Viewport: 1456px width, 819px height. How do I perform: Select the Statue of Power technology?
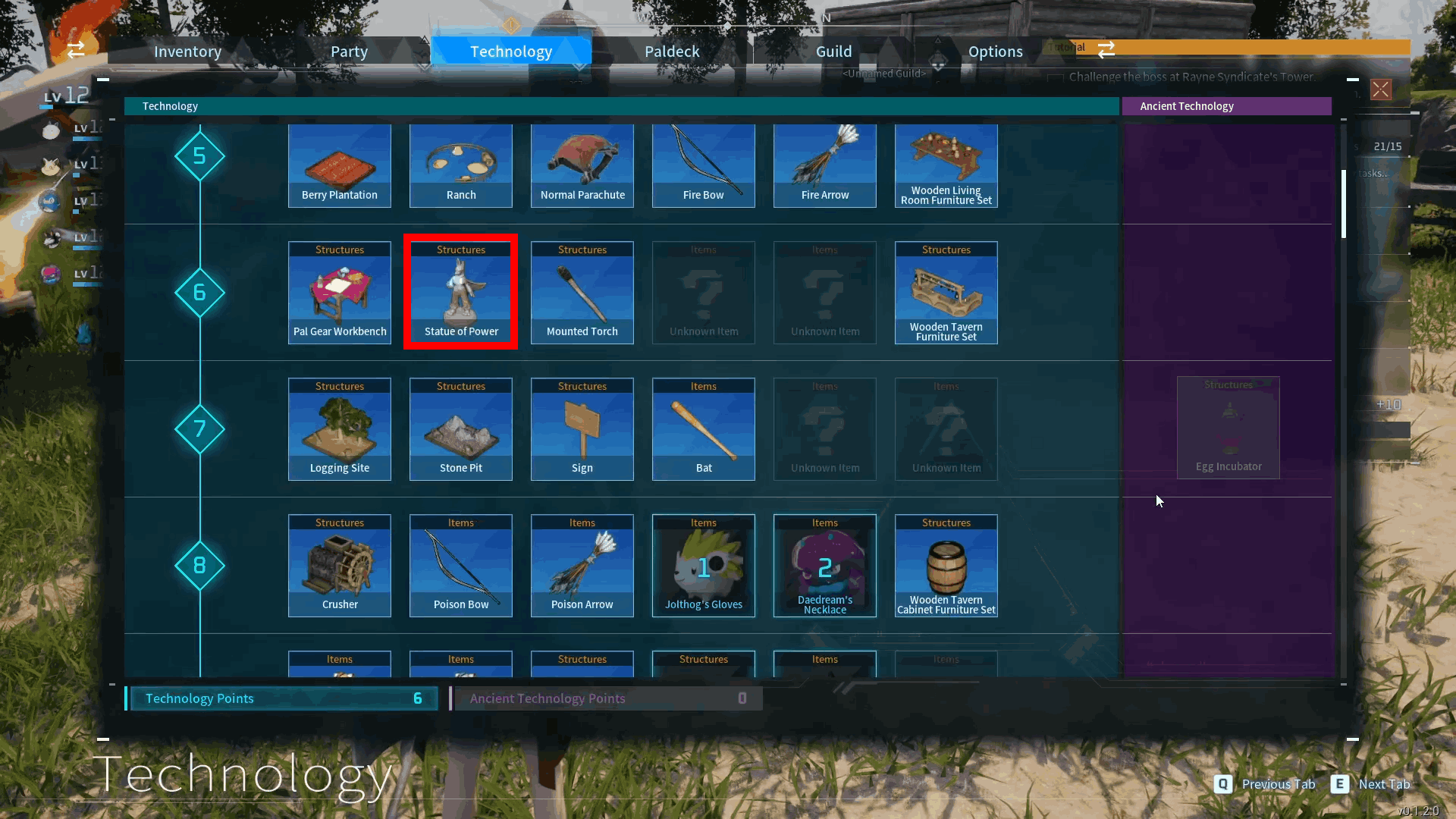461,293
